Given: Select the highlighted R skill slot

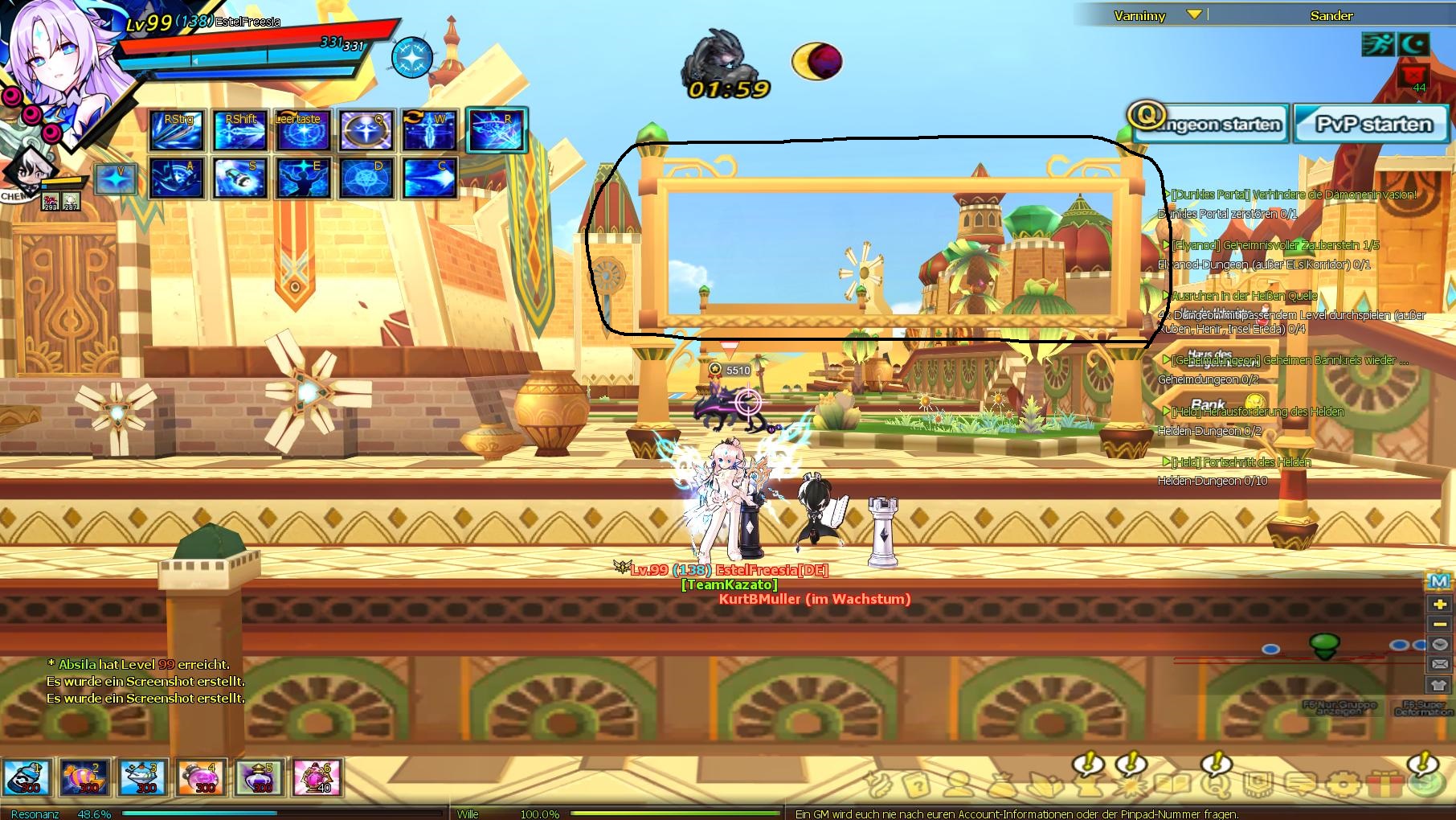Looking at the screenshot, I should tap(497, 130).
